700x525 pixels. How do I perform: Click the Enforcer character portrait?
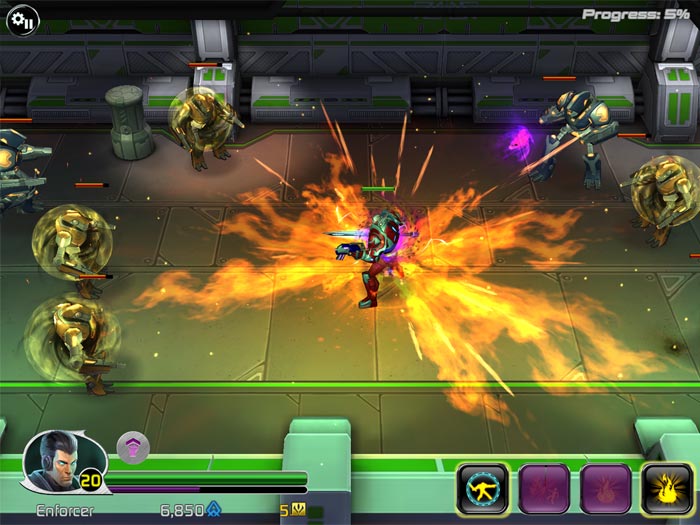52,461
